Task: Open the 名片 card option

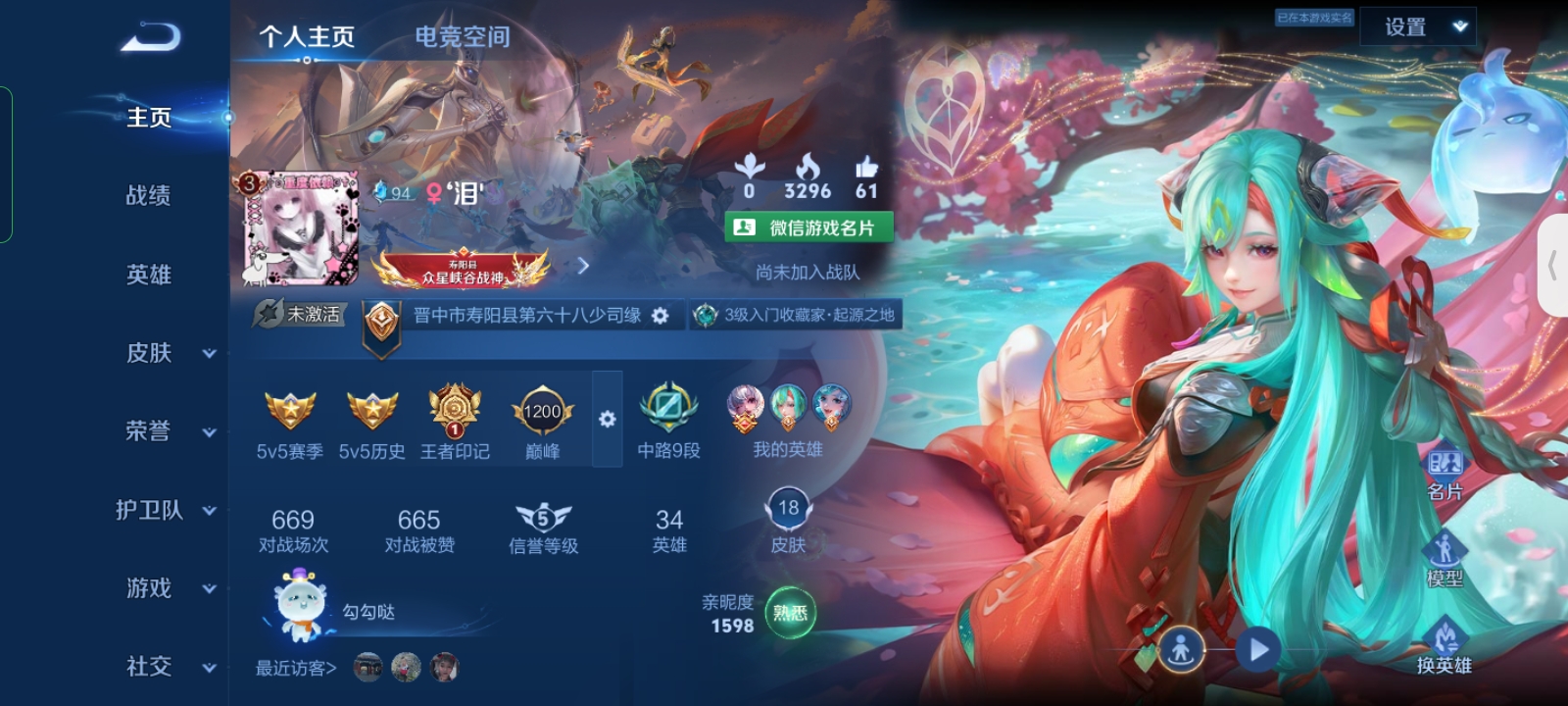Action: click(x=1445, y=475)
